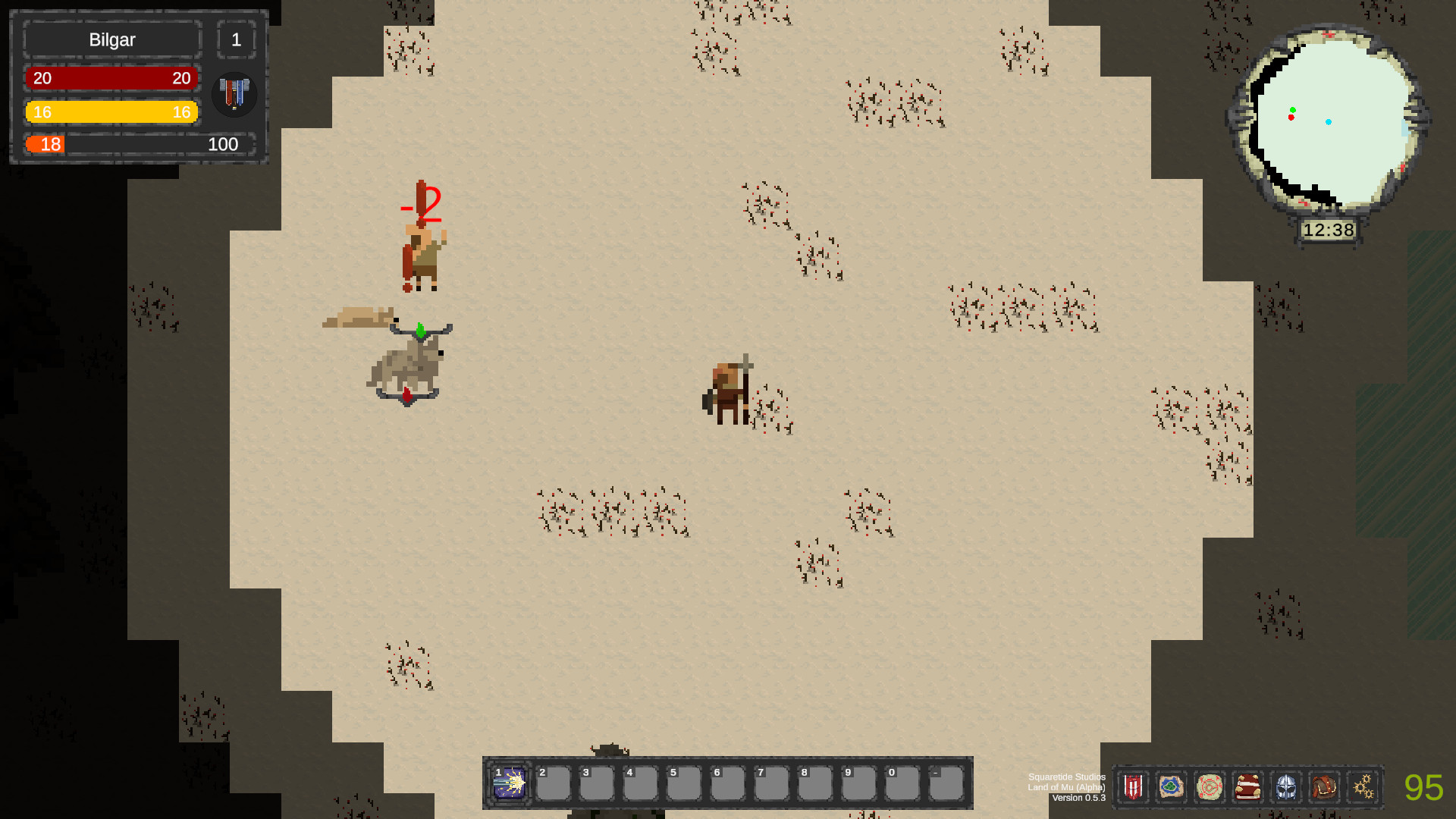
Task: Select the last hotbar slot marked with dash
Action: click(x=944, y=785)
